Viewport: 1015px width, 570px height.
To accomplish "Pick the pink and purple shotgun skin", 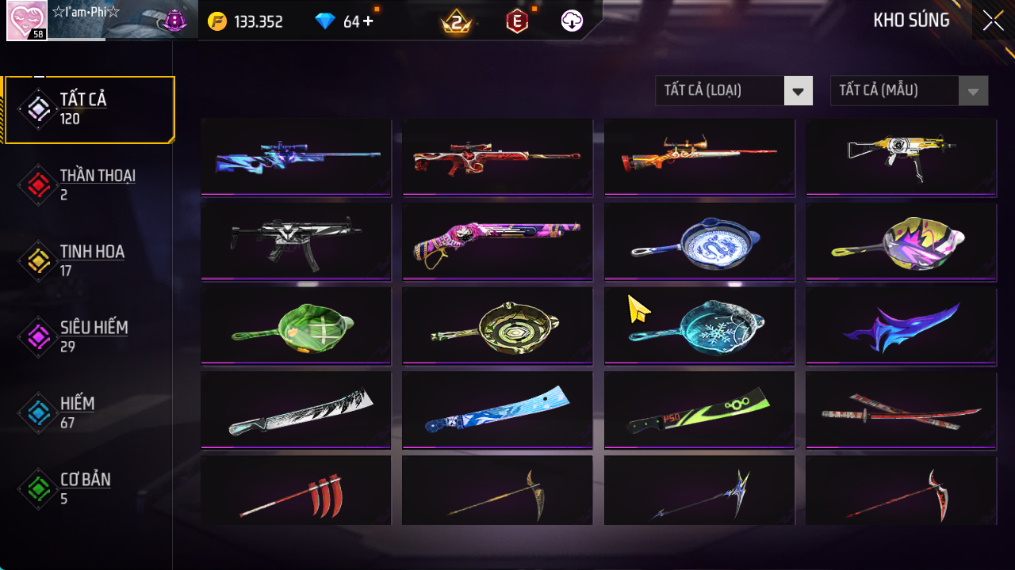I will coord(497,241).
